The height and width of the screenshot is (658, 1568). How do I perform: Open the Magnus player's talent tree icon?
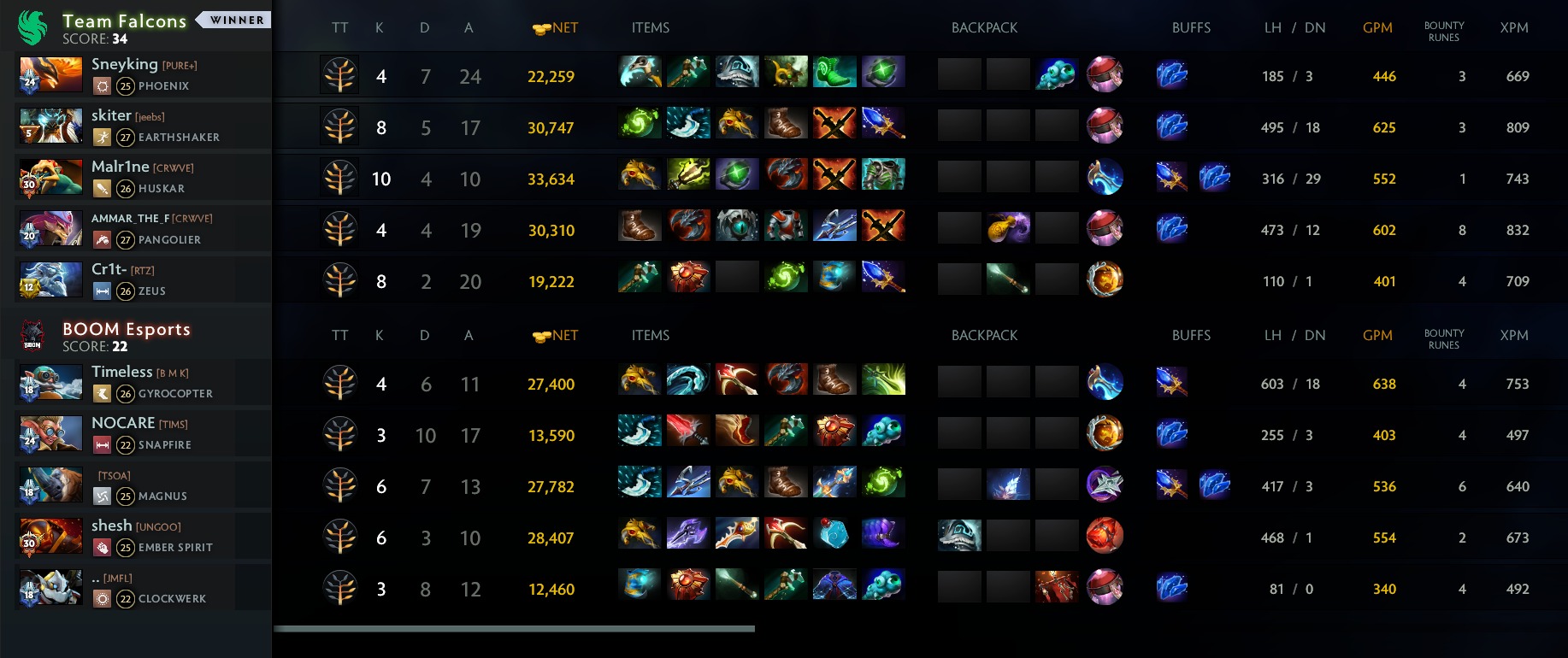click(339, 486)
